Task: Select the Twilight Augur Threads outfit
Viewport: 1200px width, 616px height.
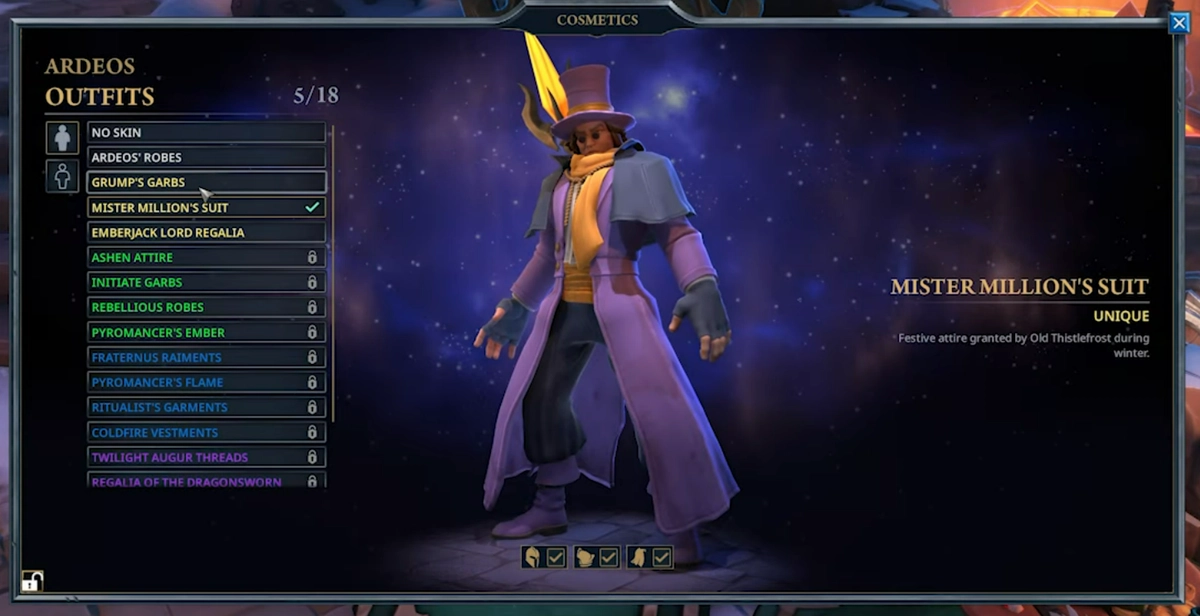Action: (x=206, y=457)
